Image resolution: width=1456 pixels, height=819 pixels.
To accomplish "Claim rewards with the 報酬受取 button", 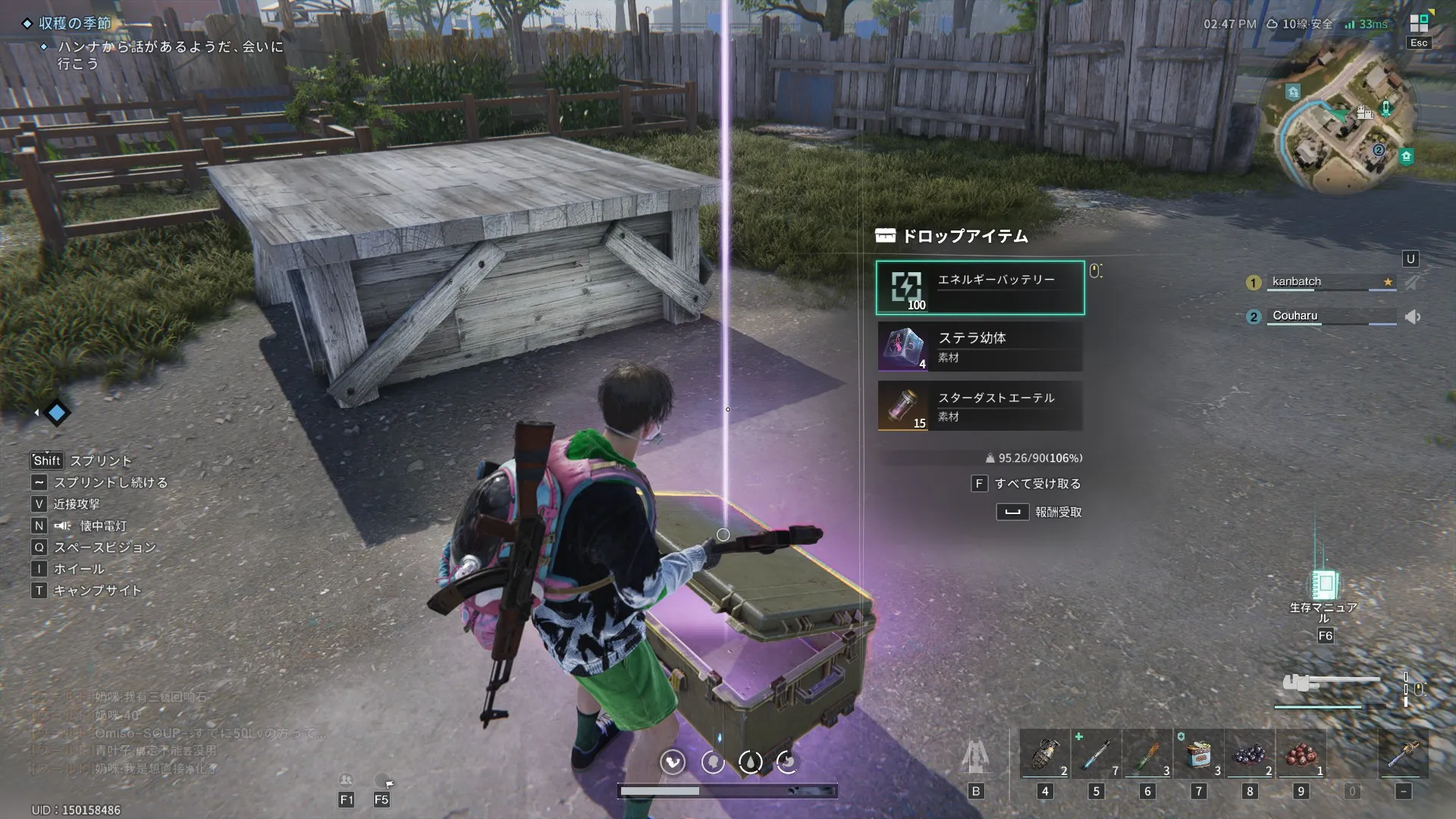I will pyautogui.click(x=1040, y=513).
